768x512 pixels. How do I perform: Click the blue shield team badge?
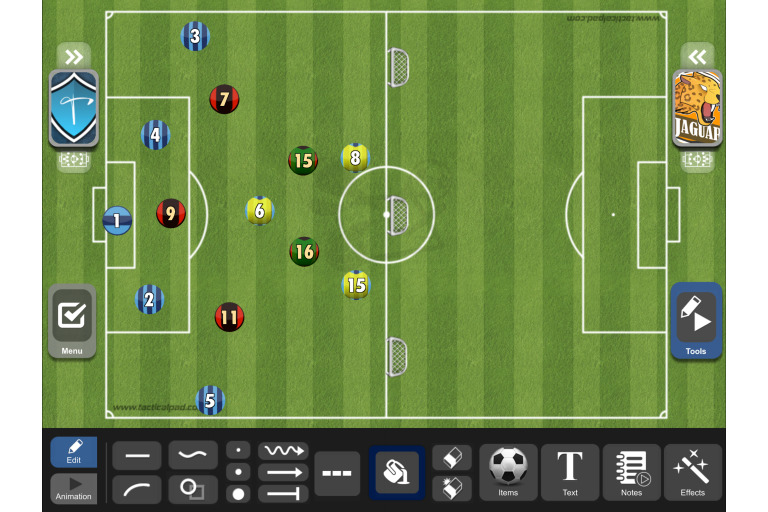73,108
